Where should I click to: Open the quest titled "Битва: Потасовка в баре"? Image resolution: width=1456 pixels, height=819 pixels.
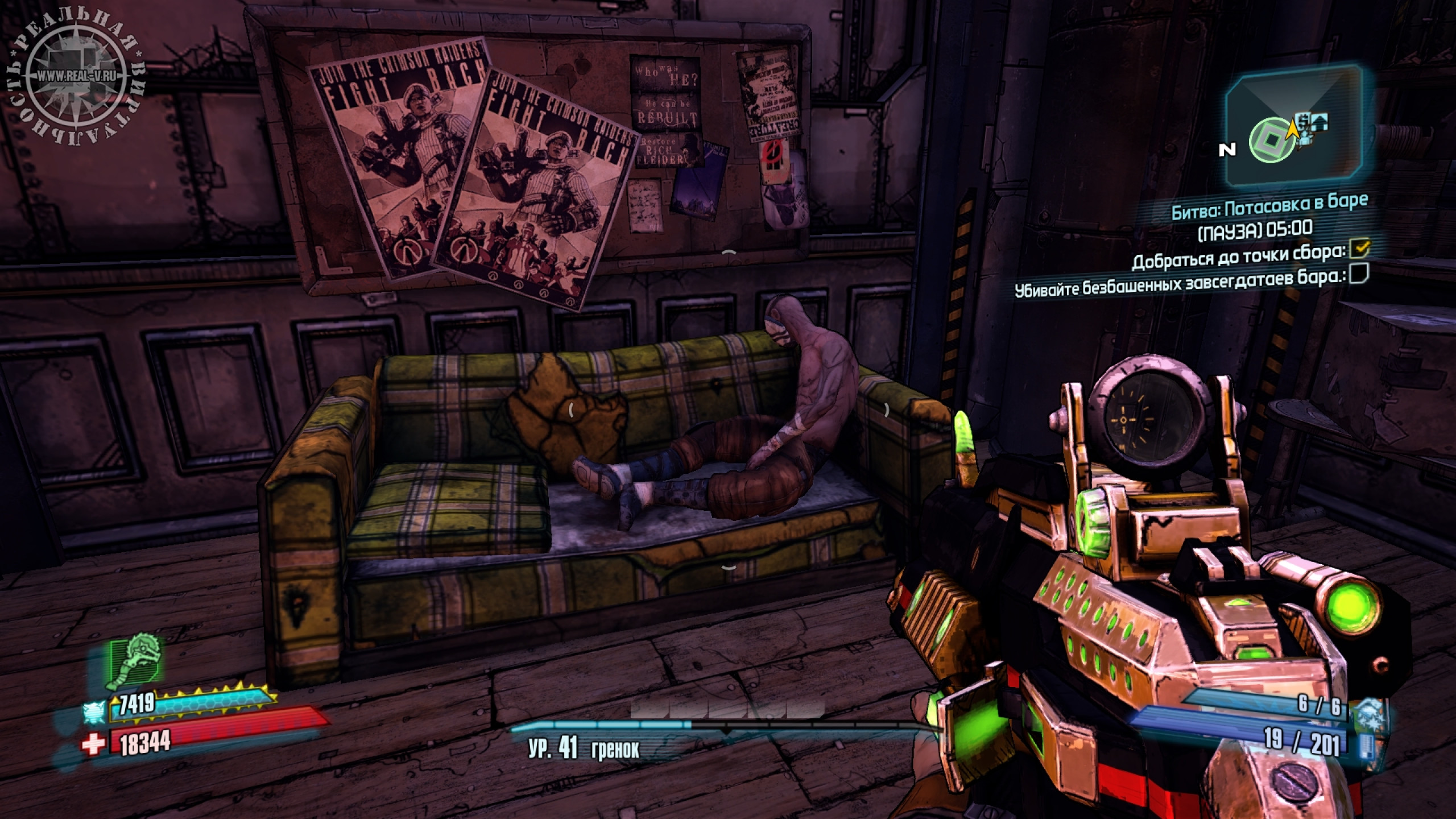point(1268,205)
